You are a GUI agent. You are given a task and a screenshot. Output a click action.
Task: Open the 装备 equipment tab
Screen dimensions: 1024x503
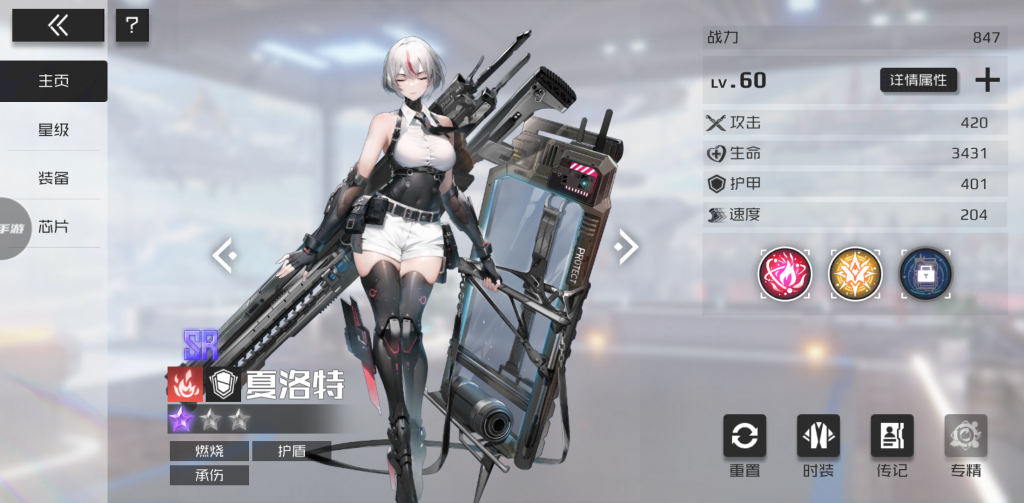pos(54,178)
